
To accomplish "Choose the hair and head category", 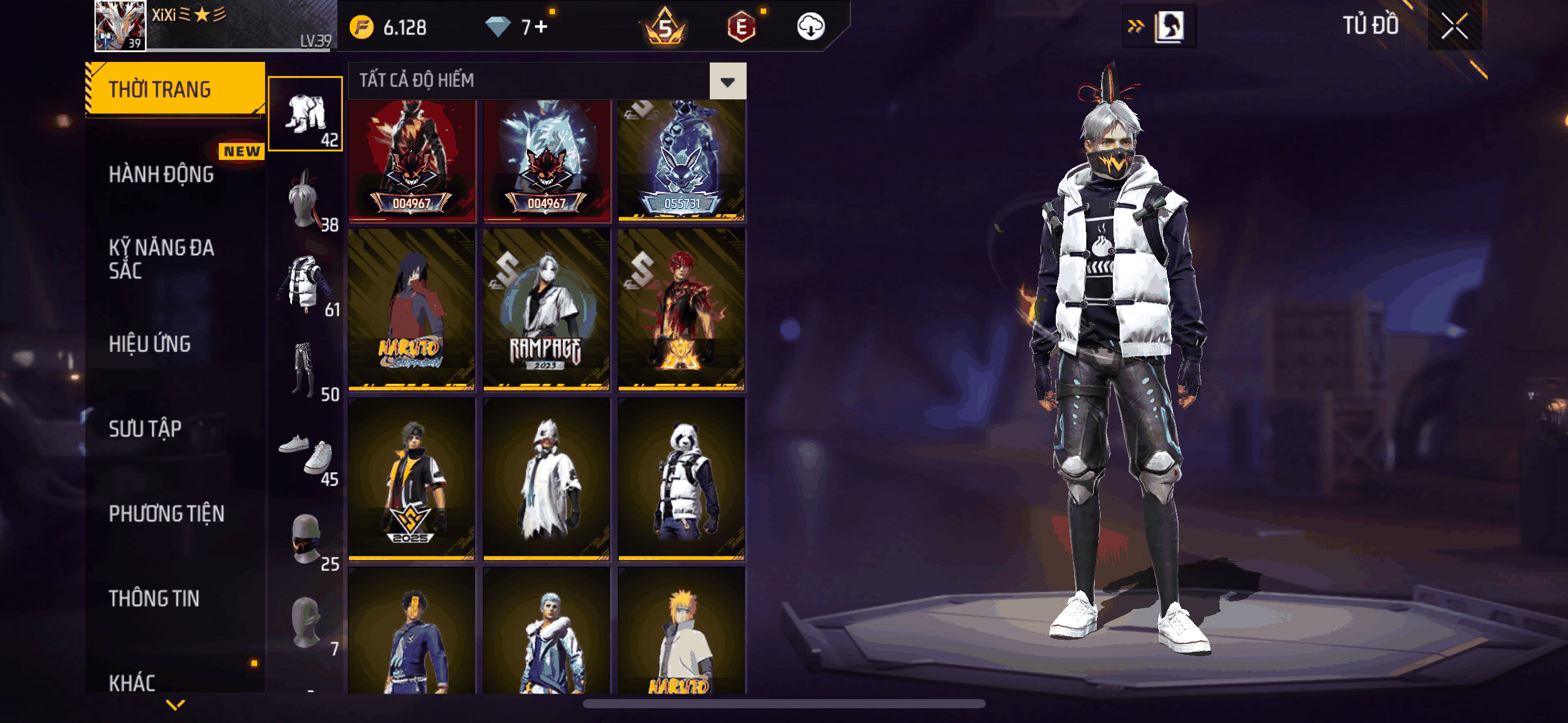I will pos(305,199).
